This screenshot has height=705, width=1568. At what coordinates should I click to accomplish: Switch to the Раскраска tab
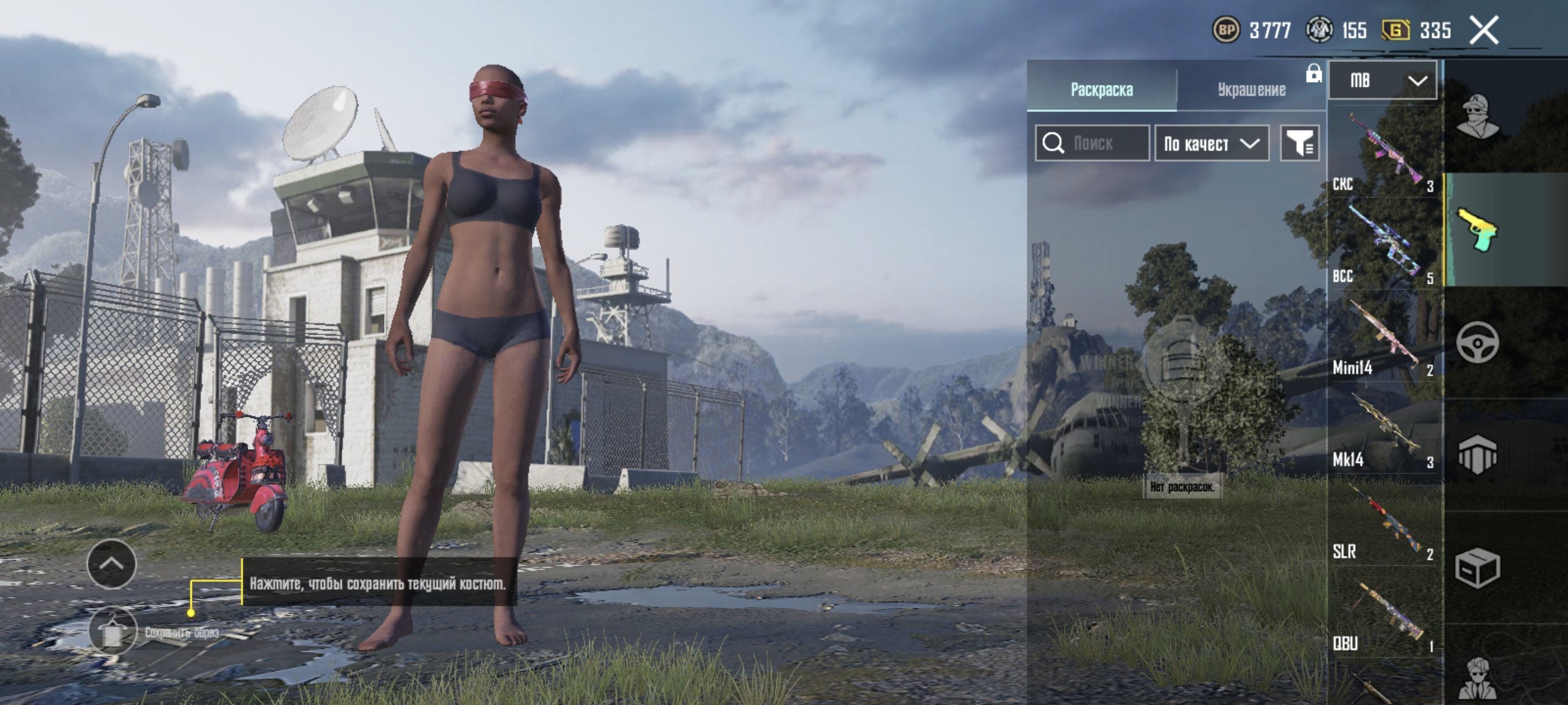click(x=1101, y=90)
